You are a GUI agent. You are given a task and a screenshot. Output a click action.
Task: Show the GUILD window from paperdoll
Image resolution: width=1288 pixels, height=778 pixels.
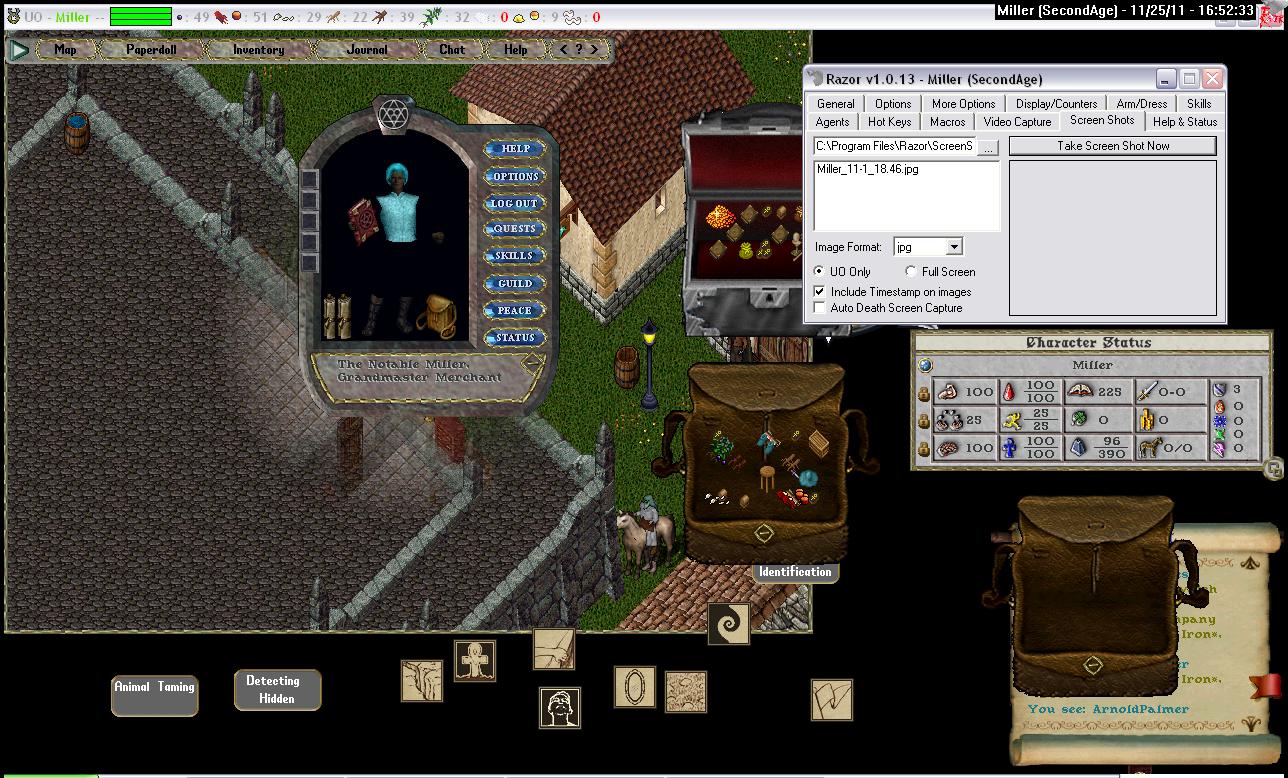[515, 283]
